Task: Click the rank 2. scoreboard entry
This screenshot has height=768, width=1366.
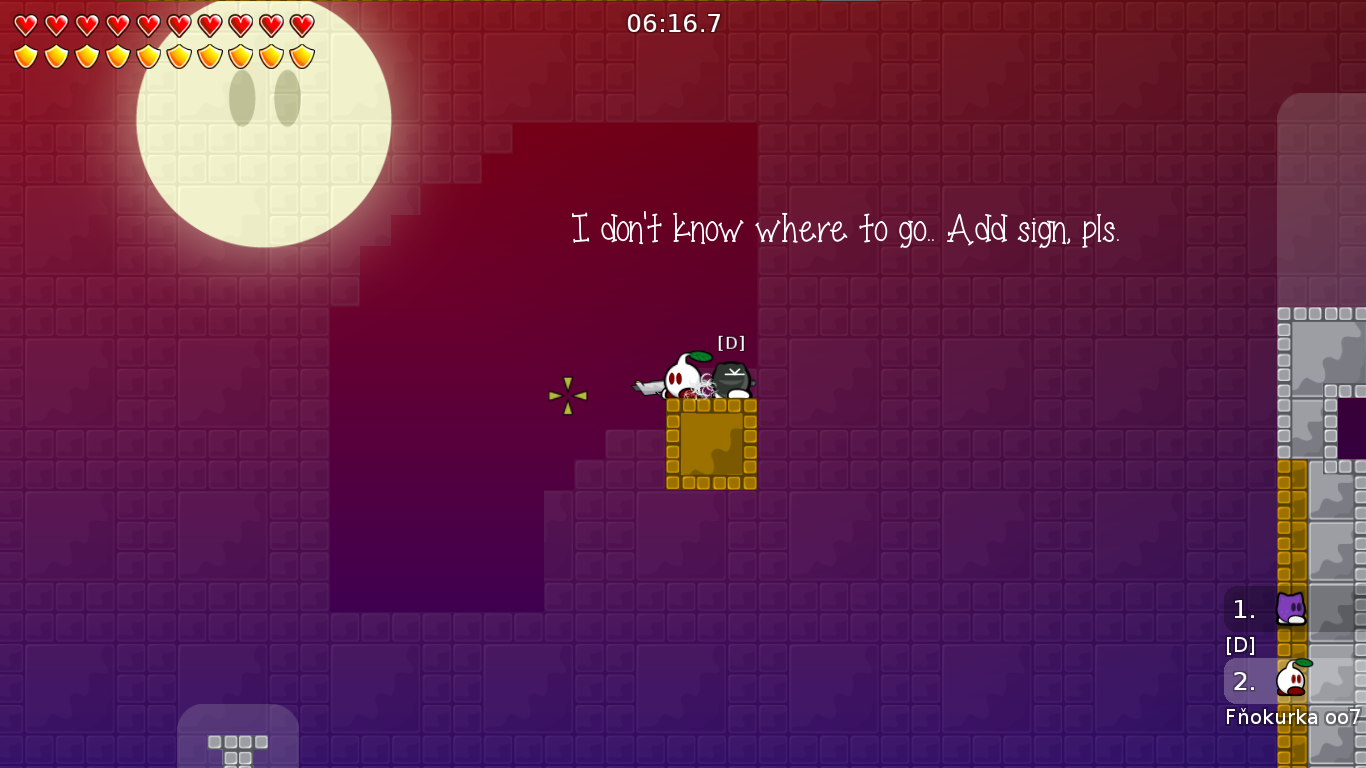Action: pyautogui.click(x=1242, y=681)
